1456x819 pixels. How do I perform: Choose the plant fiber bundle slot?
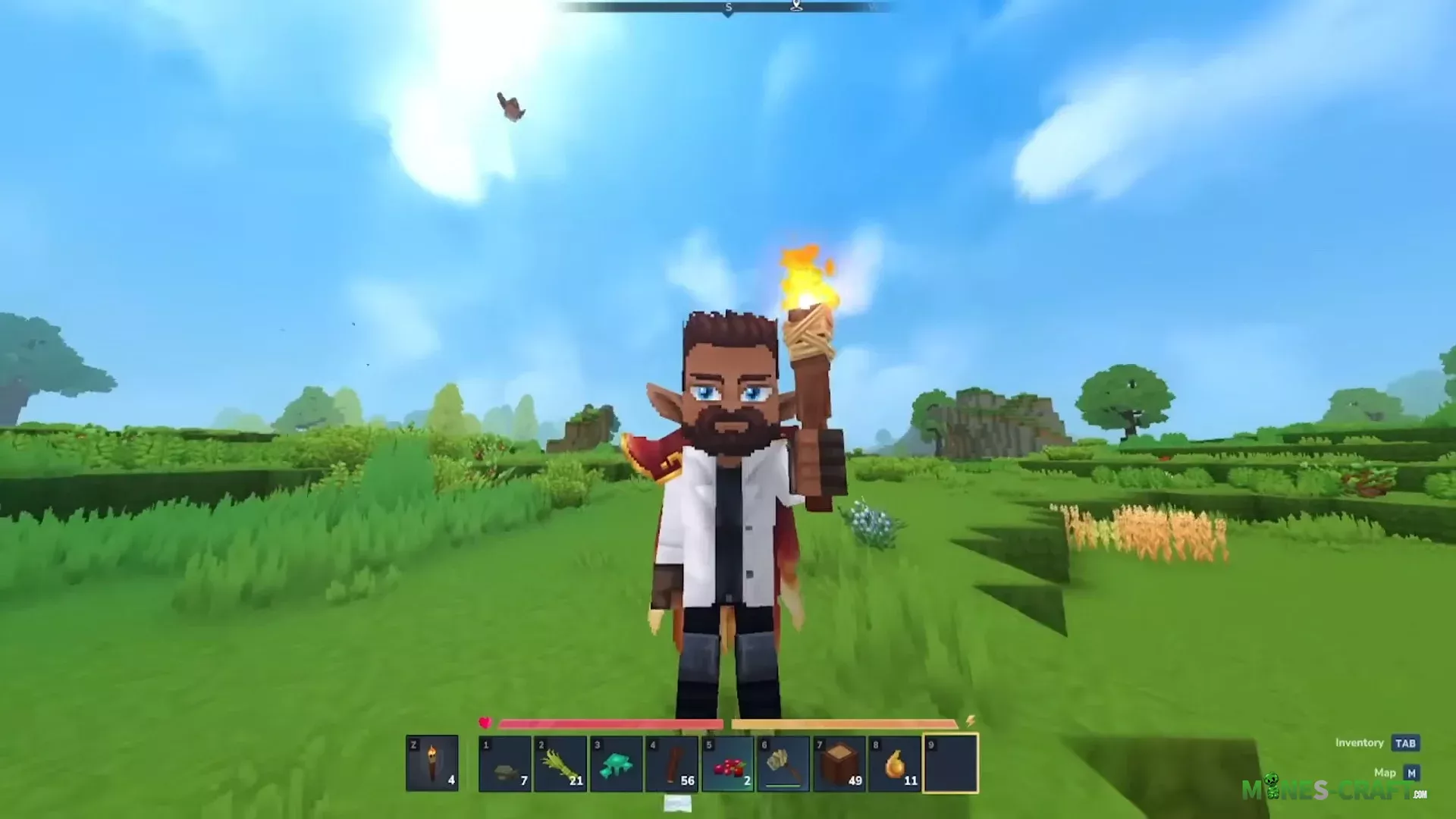(x=560, y=764)
